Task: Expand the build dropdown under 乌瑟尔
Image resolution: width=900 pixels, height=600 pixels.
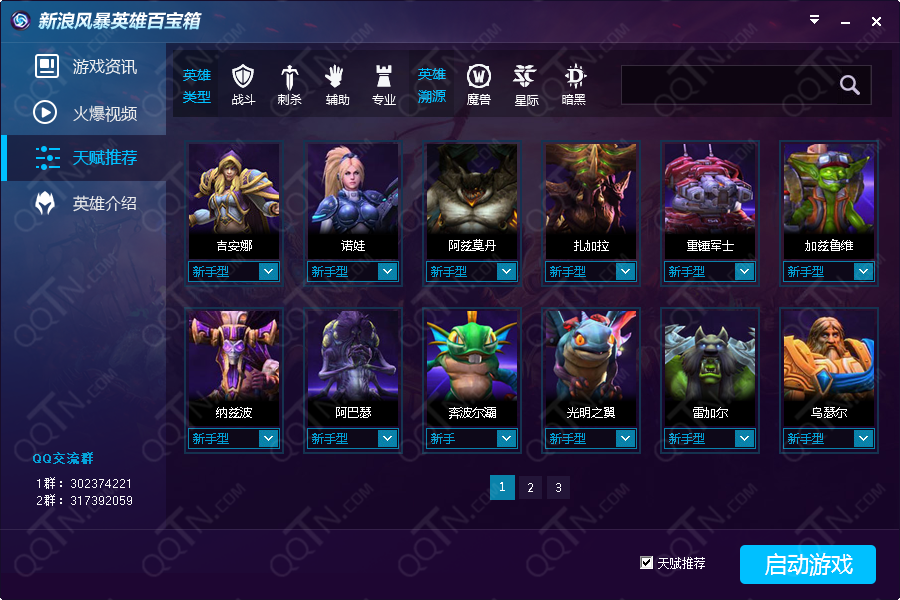Action: (x=863, y=438)
